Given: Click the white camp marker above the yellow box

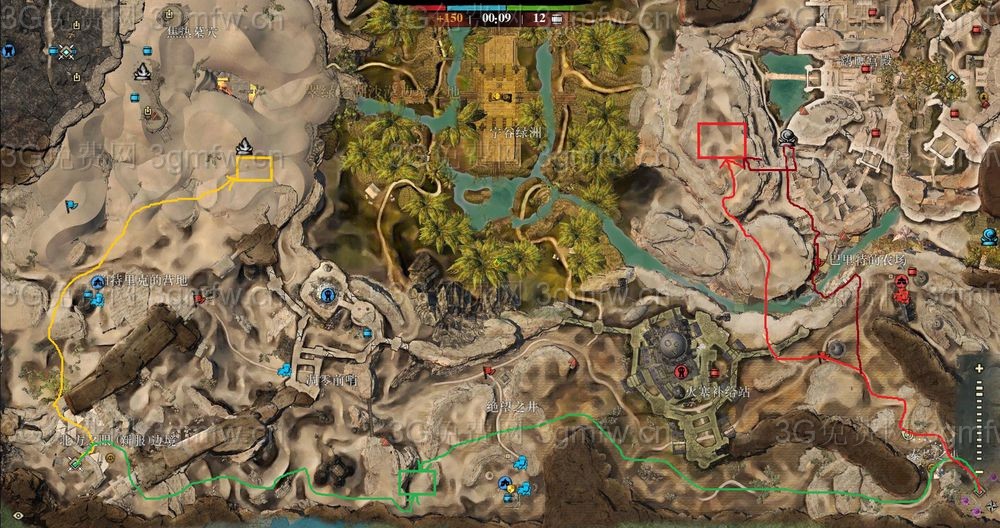Looking at the screenshot, I should (x=244, y=148).
